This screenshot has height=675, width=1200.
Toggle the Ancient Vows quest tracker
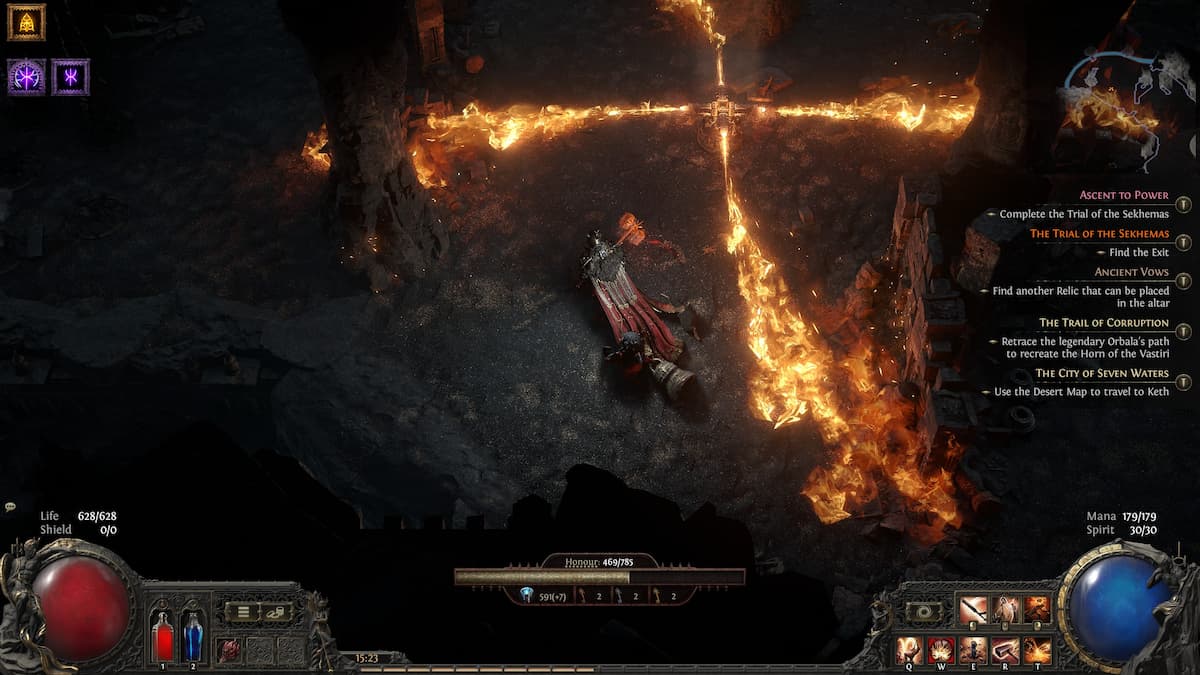1184,281
